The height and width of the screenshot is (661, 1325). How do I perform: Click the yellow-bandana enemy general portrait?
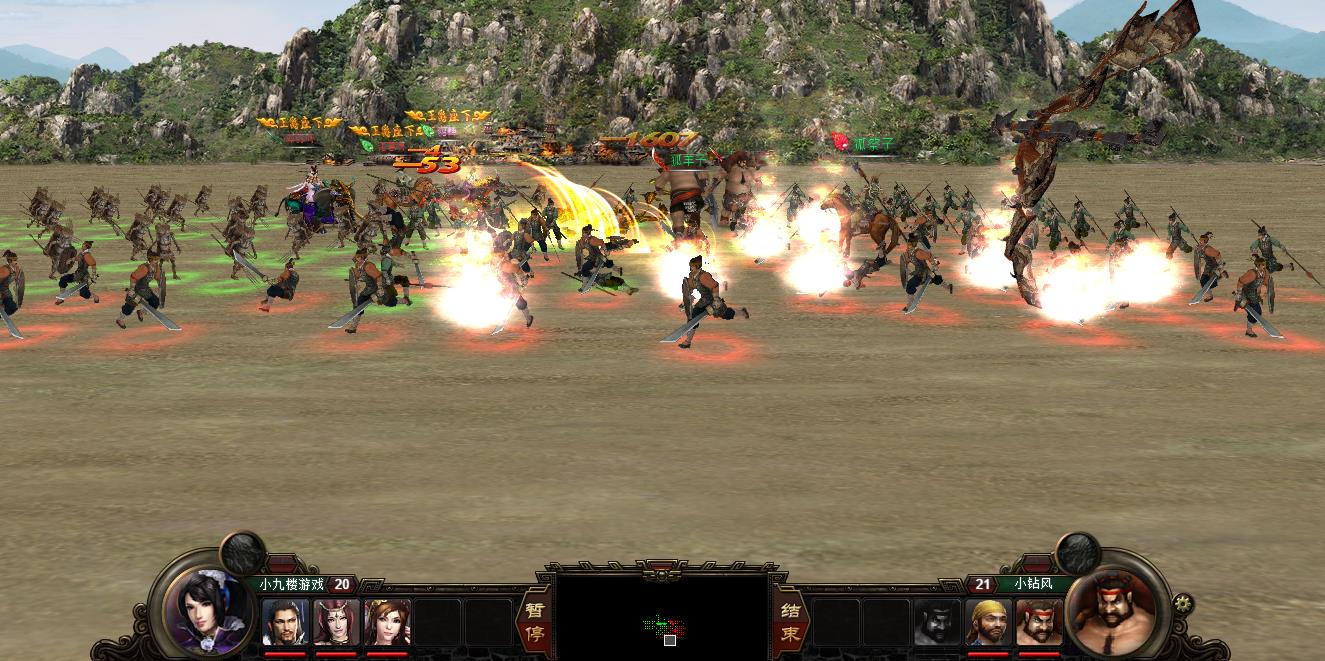[x=988, y=622]
